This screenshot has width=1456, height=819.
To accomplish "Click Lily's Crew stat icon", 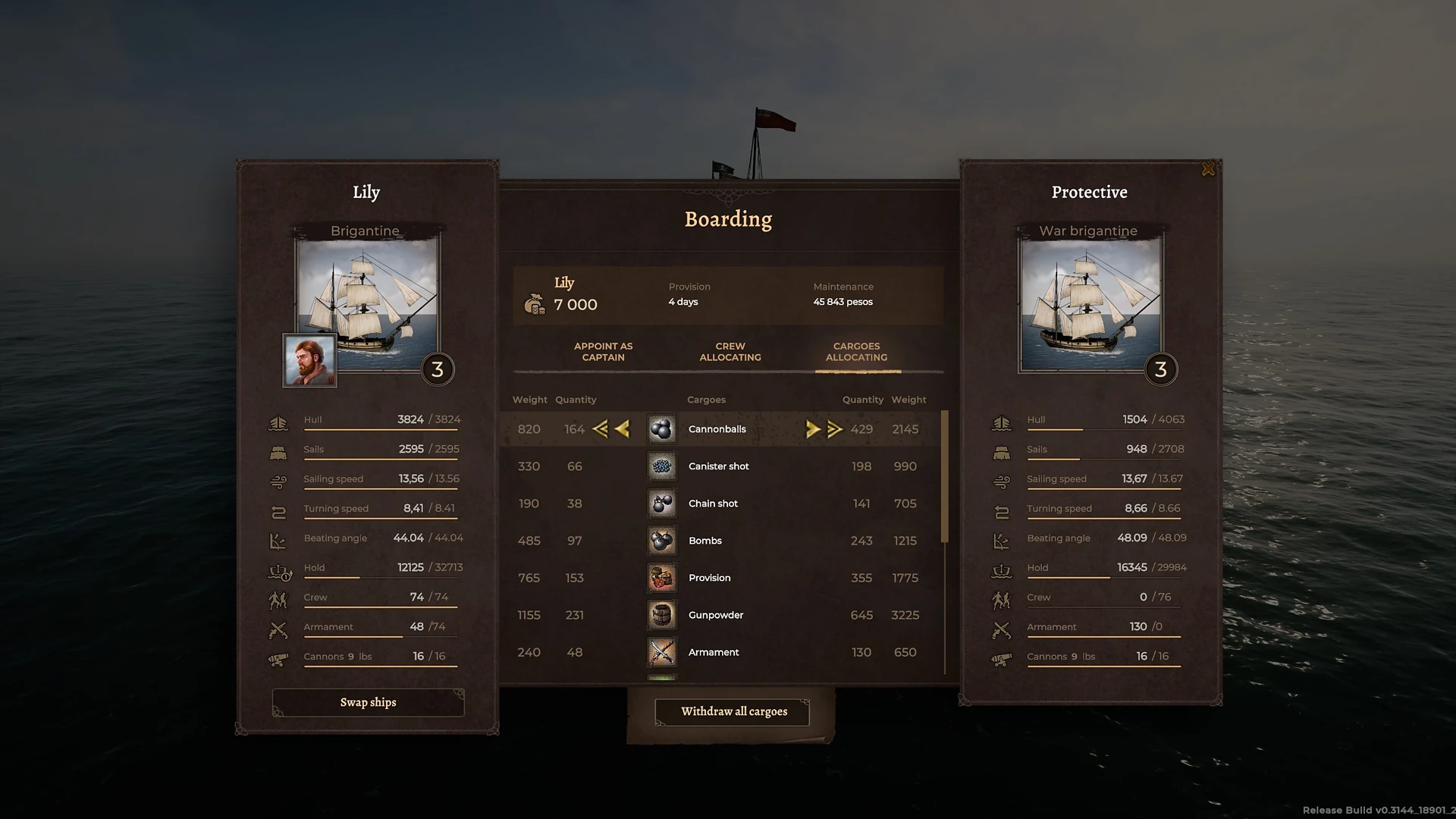I will tap(278, 599).
